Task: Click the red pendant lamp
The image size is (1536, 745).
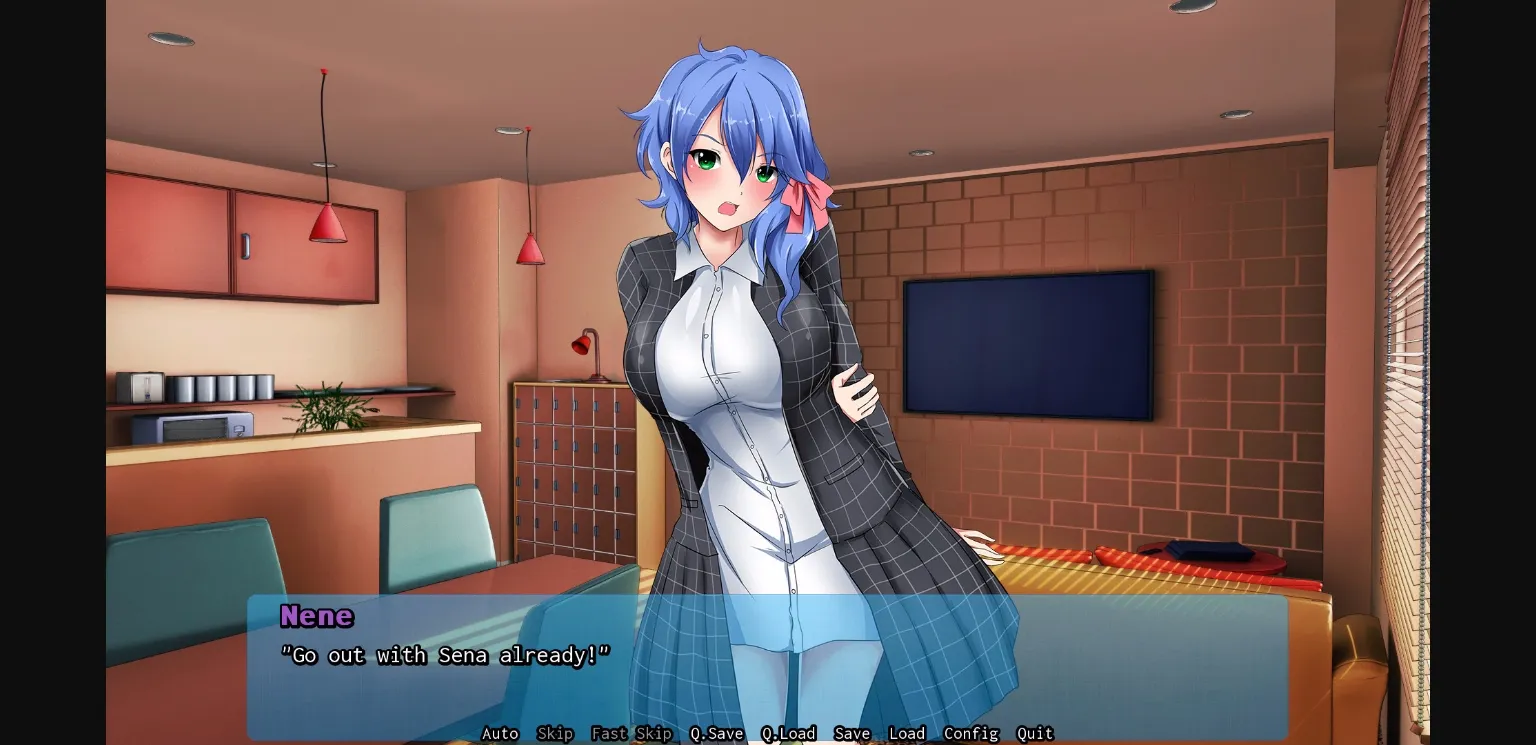Action: [x=325, y=220]
